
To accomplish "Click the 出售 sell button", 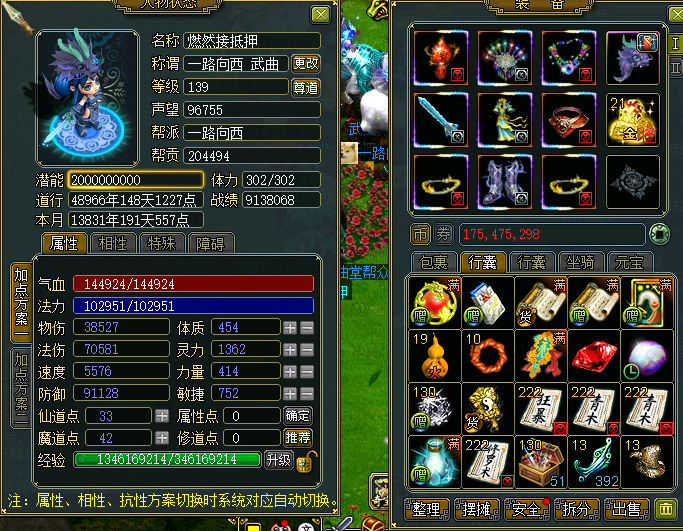I will 629,511.
